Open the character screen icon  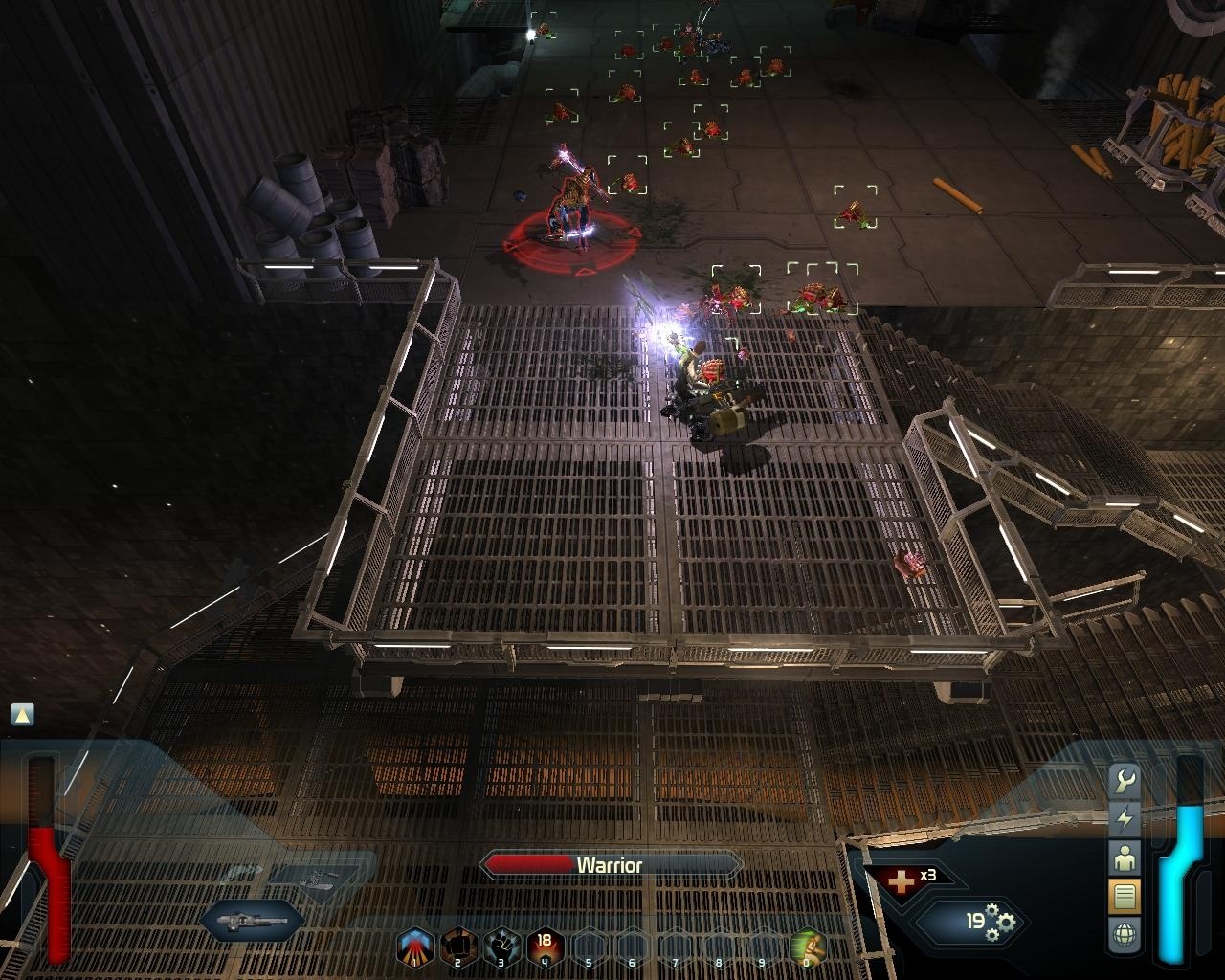[x=1125, y=857]
